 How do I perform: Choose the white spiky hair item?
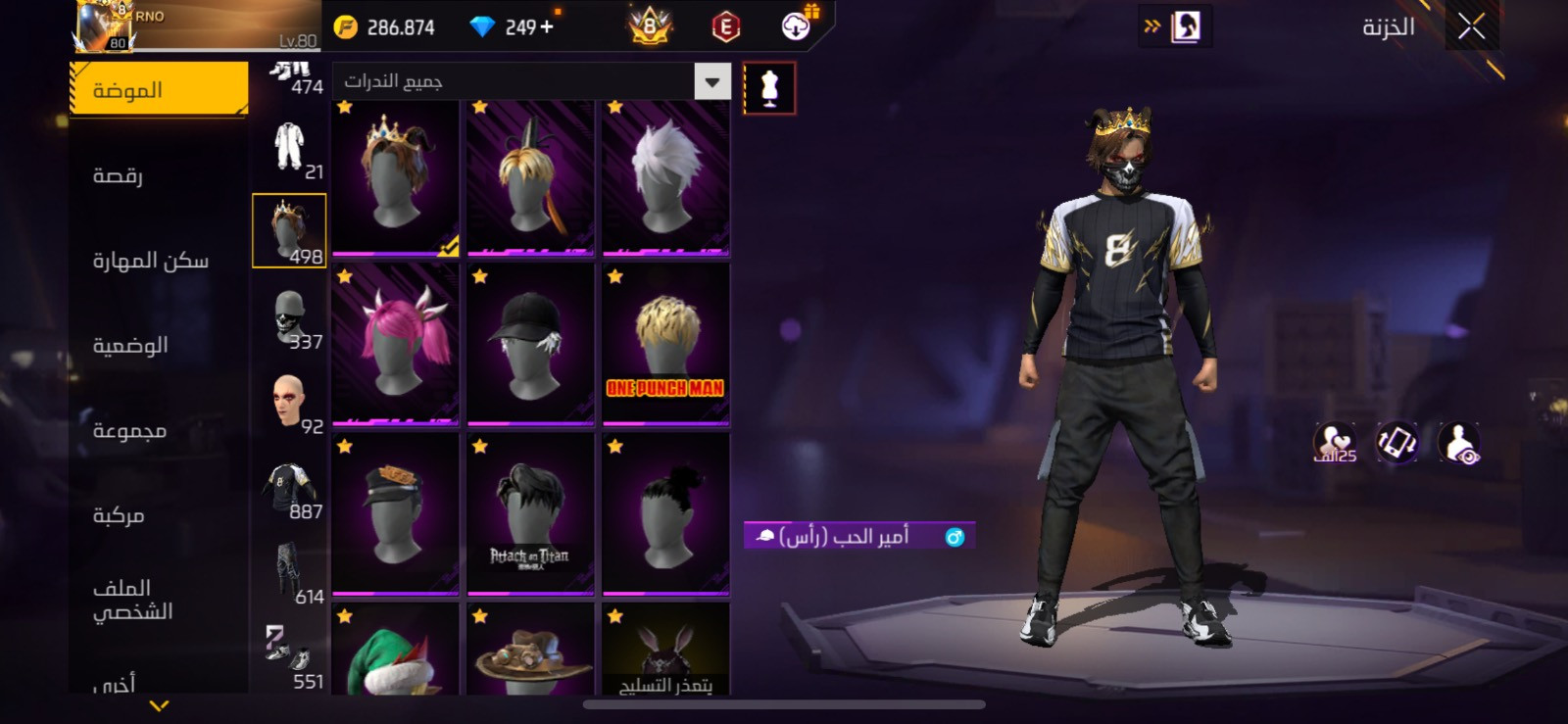666,178
